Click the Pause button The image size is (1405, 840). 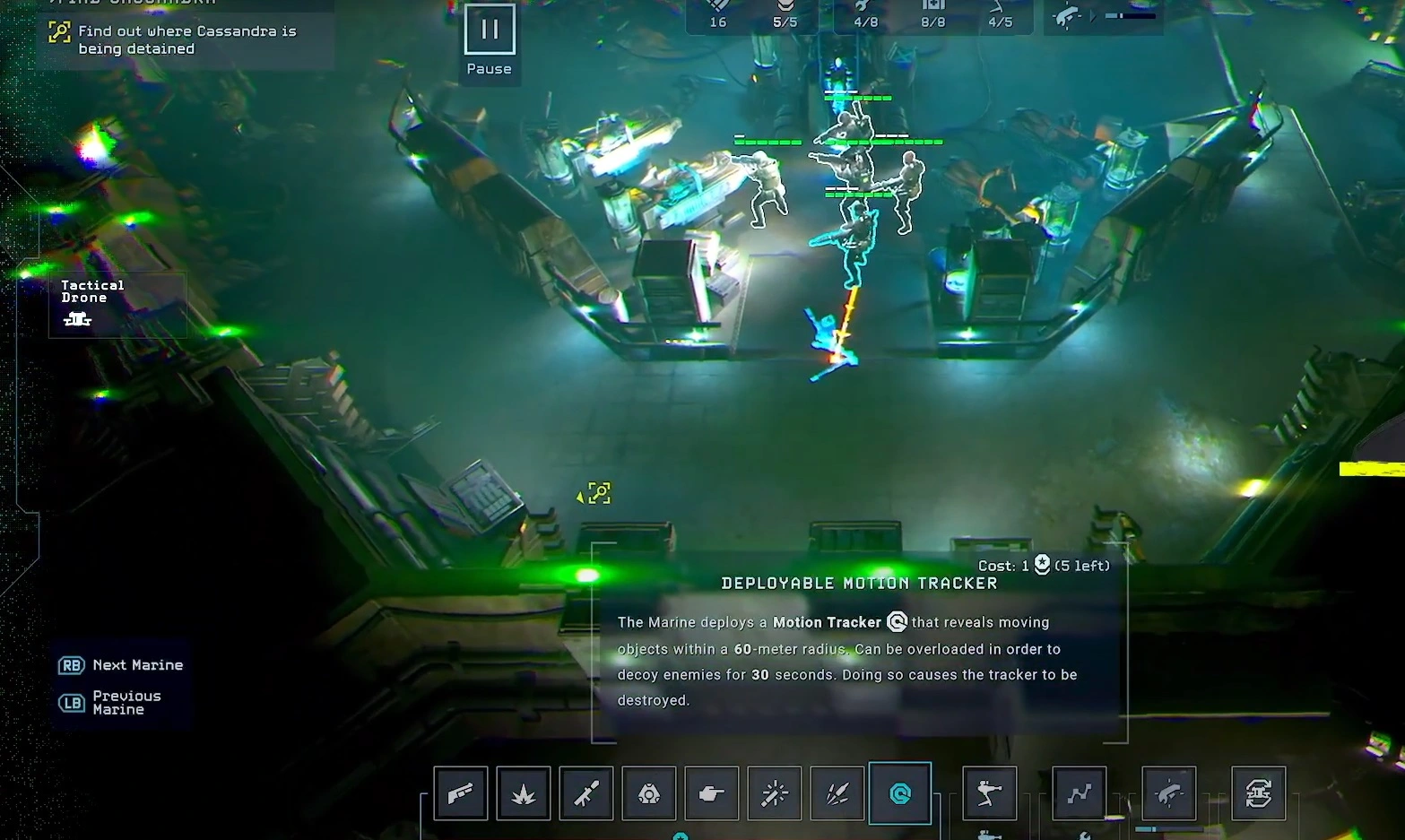tap(489, 30)
